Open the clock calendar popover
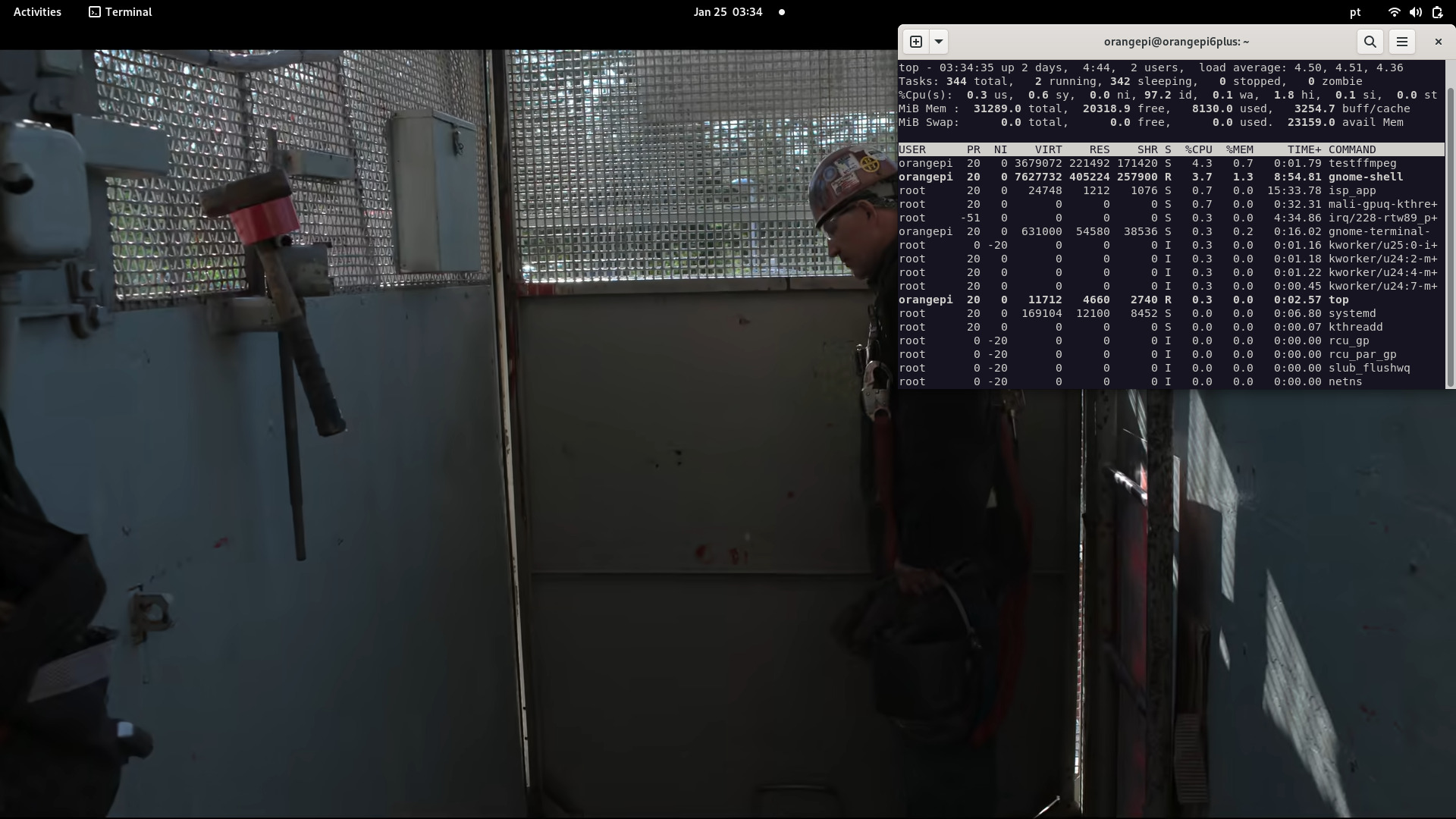 tap(727, 11)
